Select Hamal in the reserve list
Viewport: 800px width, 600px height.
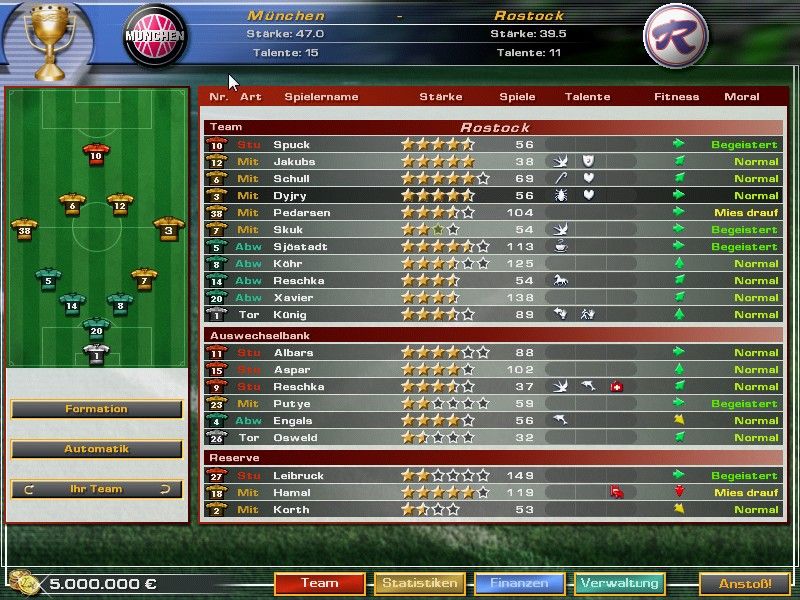click(292, 493)
